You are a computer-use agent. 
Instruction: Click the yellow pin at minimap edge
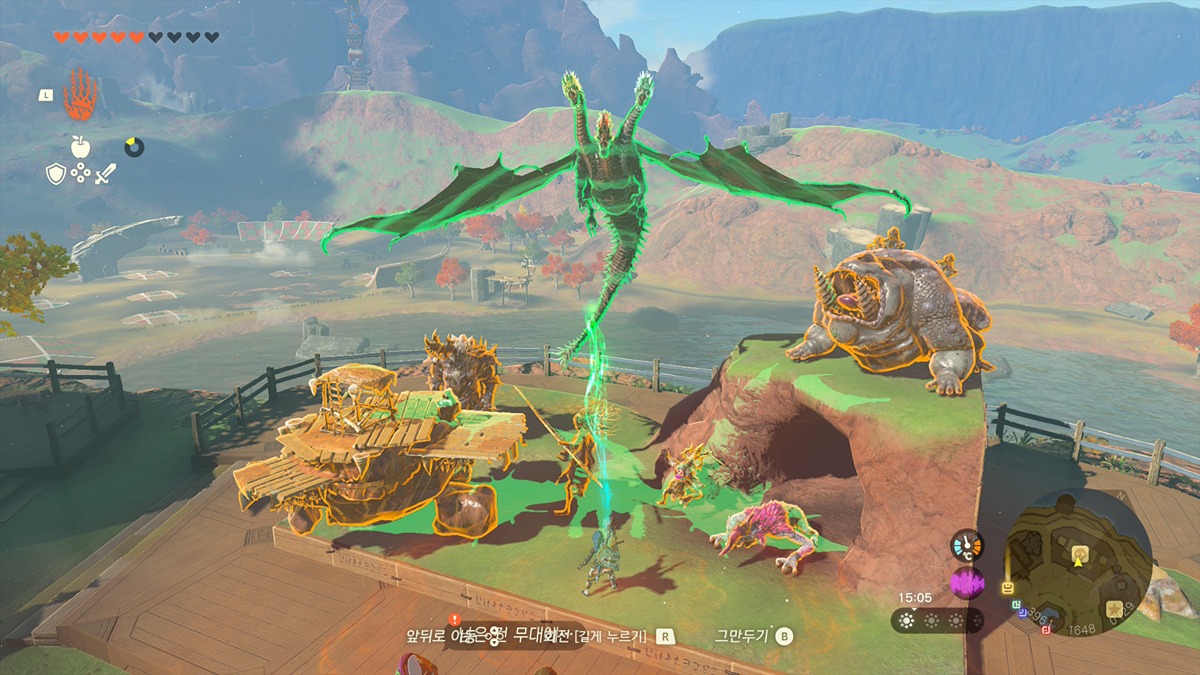tap(1008, 587)
